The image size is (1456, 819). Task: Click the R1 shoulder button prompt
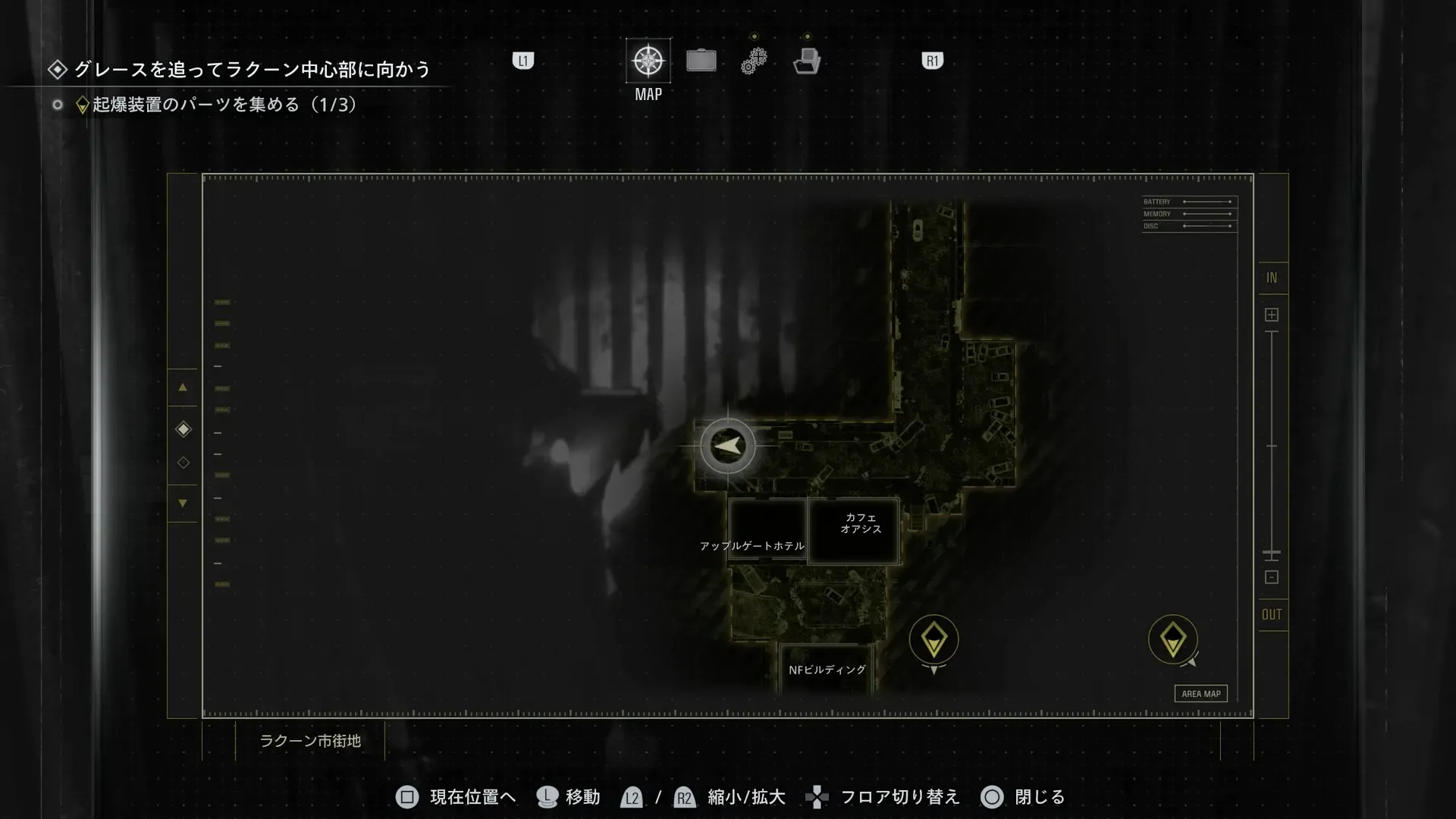[931, 60]
